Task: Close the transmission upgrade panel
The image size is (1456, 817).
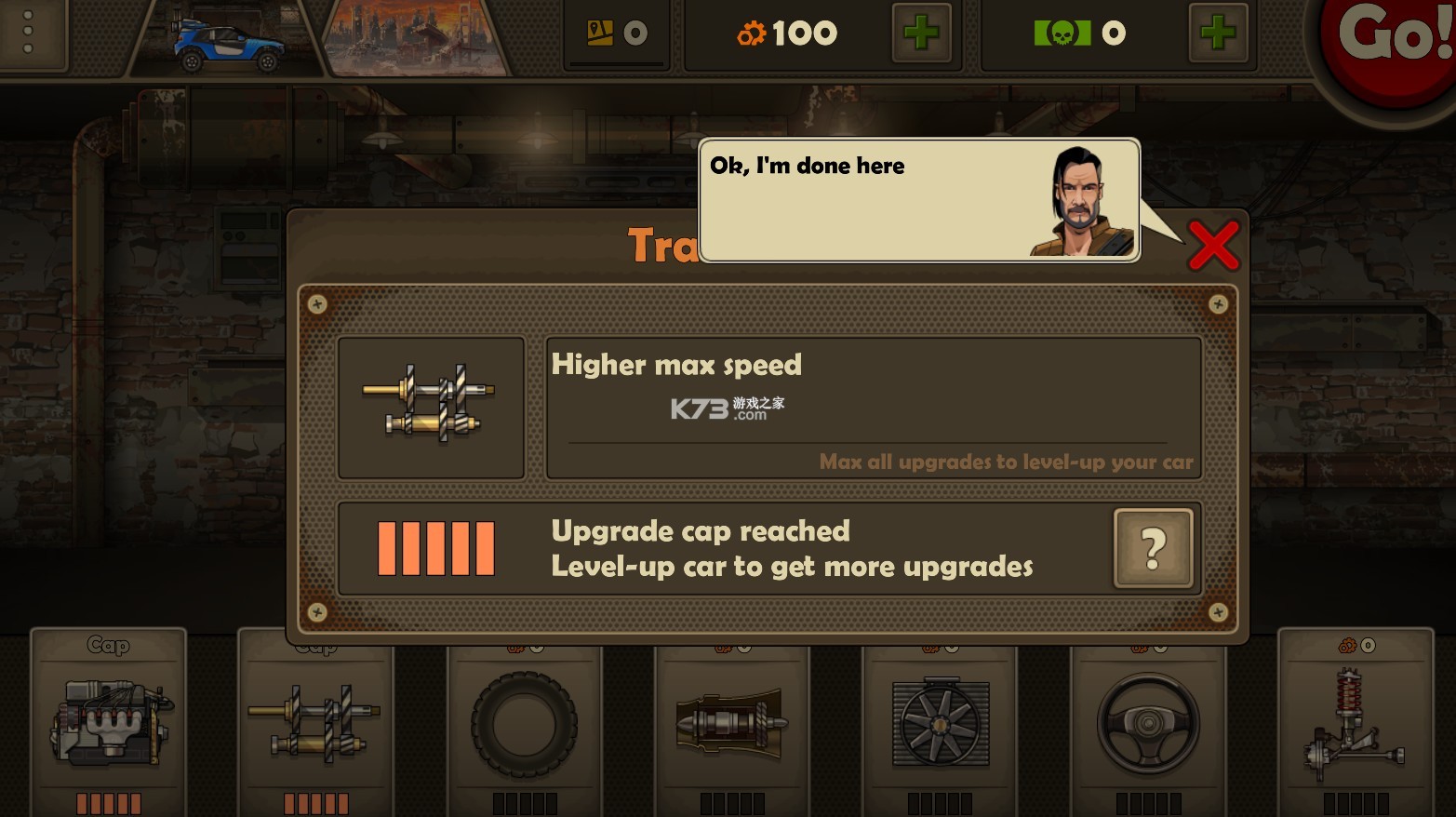Action: [x=1213, y=246]
